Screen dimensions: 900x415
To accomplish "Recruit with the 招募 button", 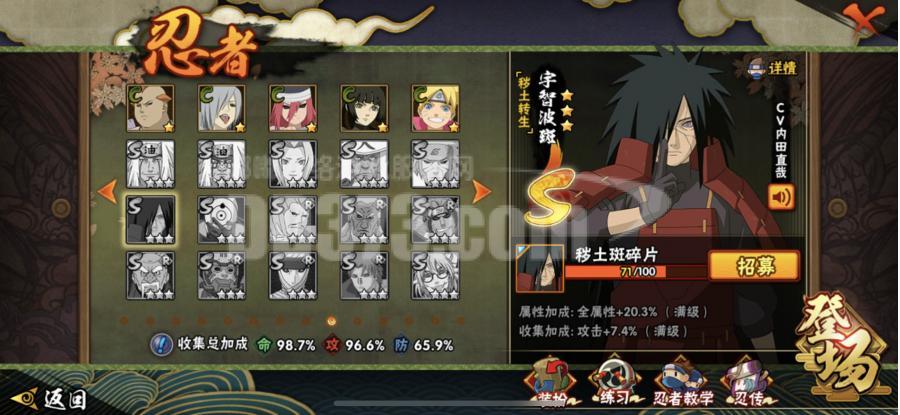I will 753,266.
